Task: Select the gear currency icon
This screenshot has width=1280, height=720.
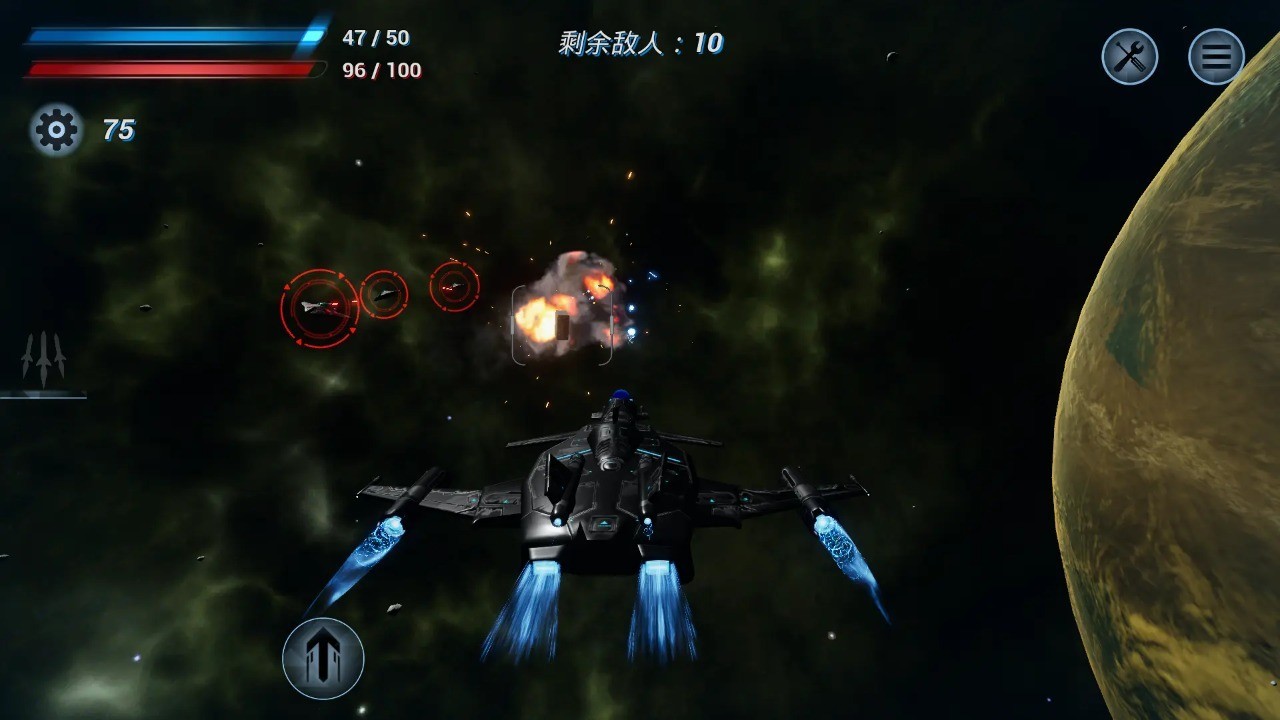Action: pos(55,130)
